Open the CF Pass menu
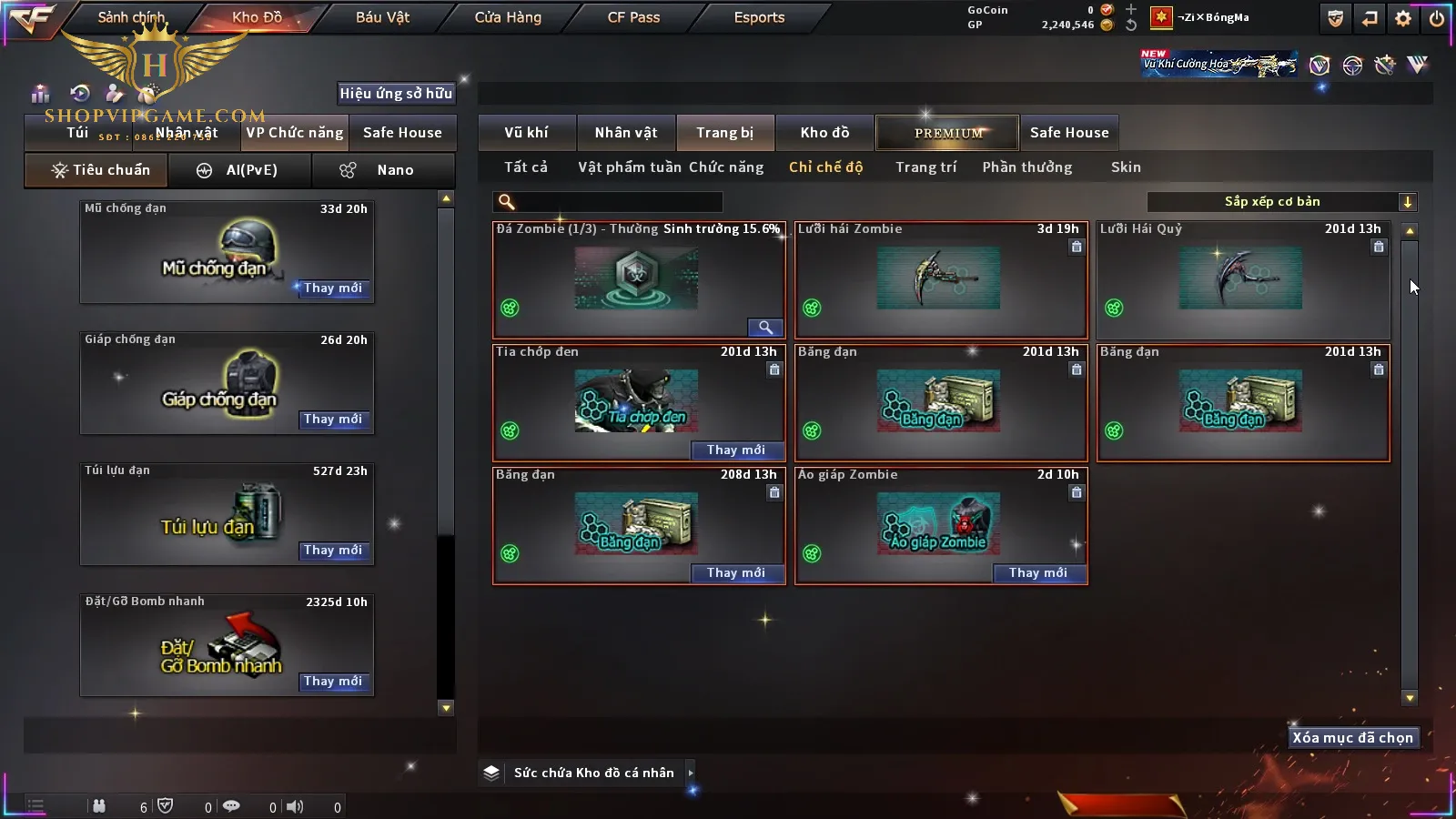 (633, 17)
